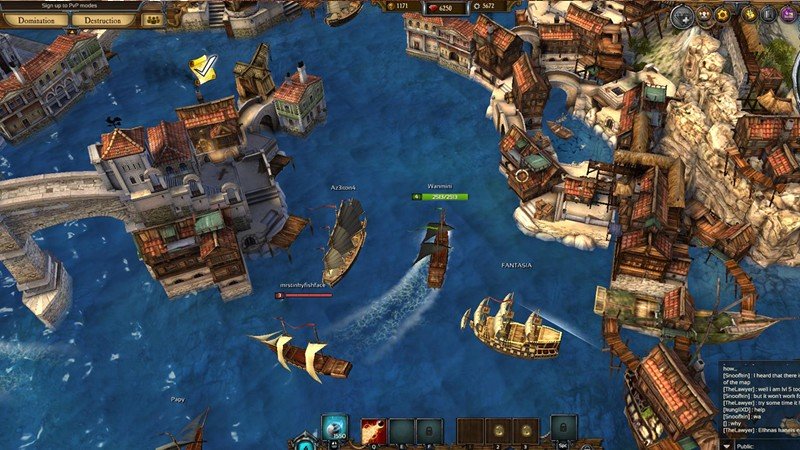Click the chat expand arrow beside Public
Viewport: 800px width, 450px height.
(x=727, y=446)
